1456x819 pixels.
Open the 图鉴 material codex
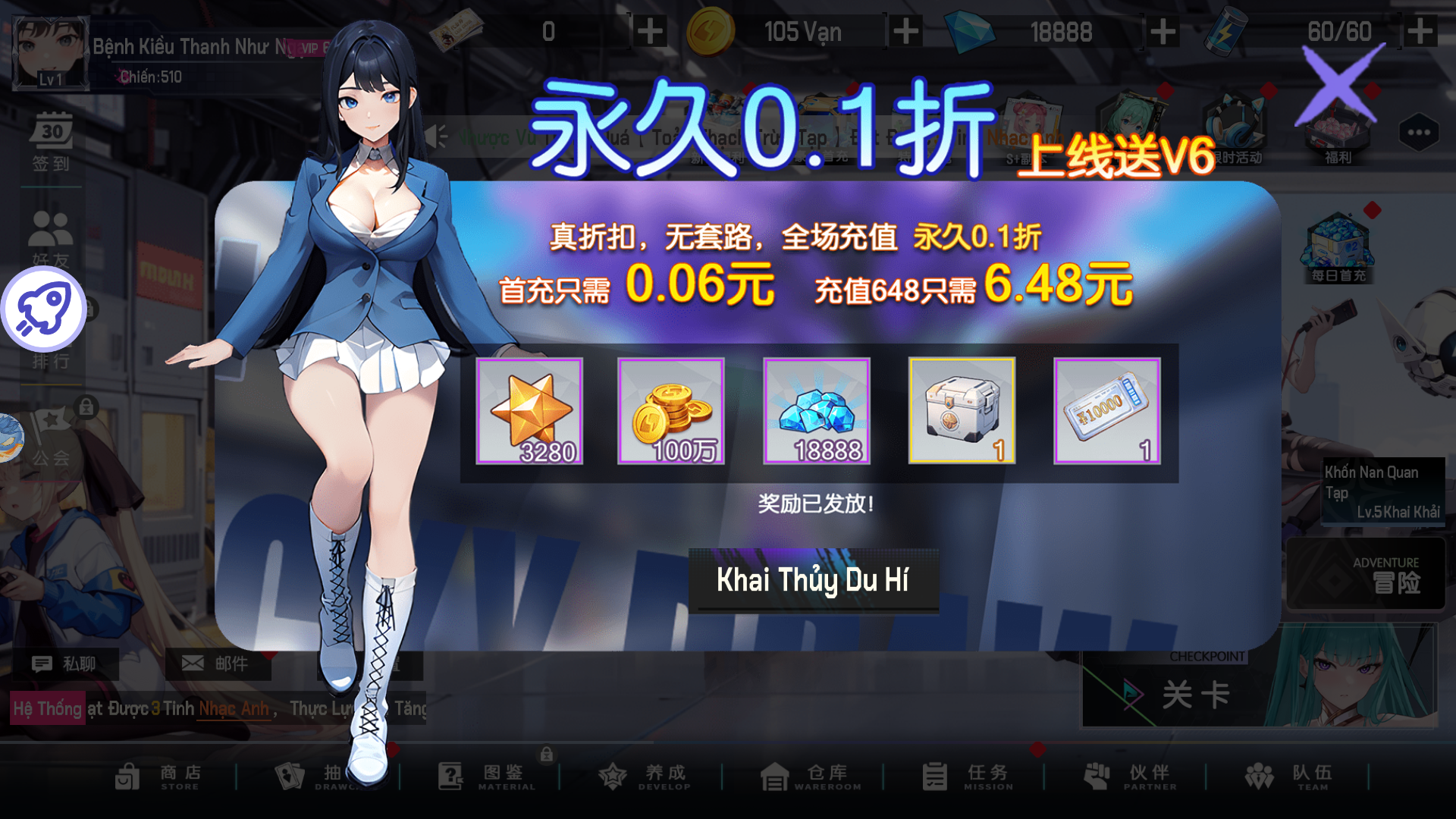click(x=485, y=777)
